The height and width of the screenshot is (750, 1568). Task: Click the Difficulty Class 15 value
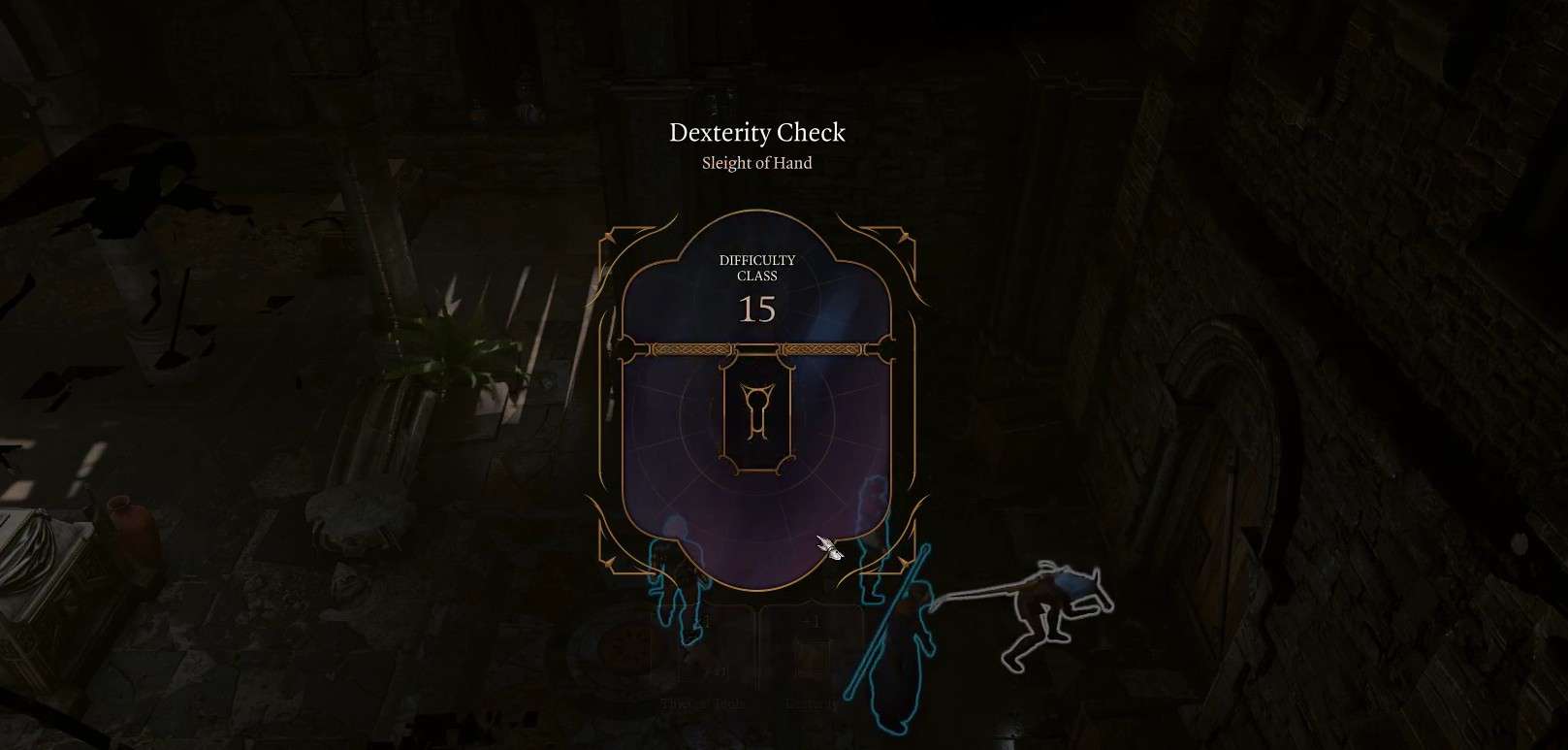(759, 310)
